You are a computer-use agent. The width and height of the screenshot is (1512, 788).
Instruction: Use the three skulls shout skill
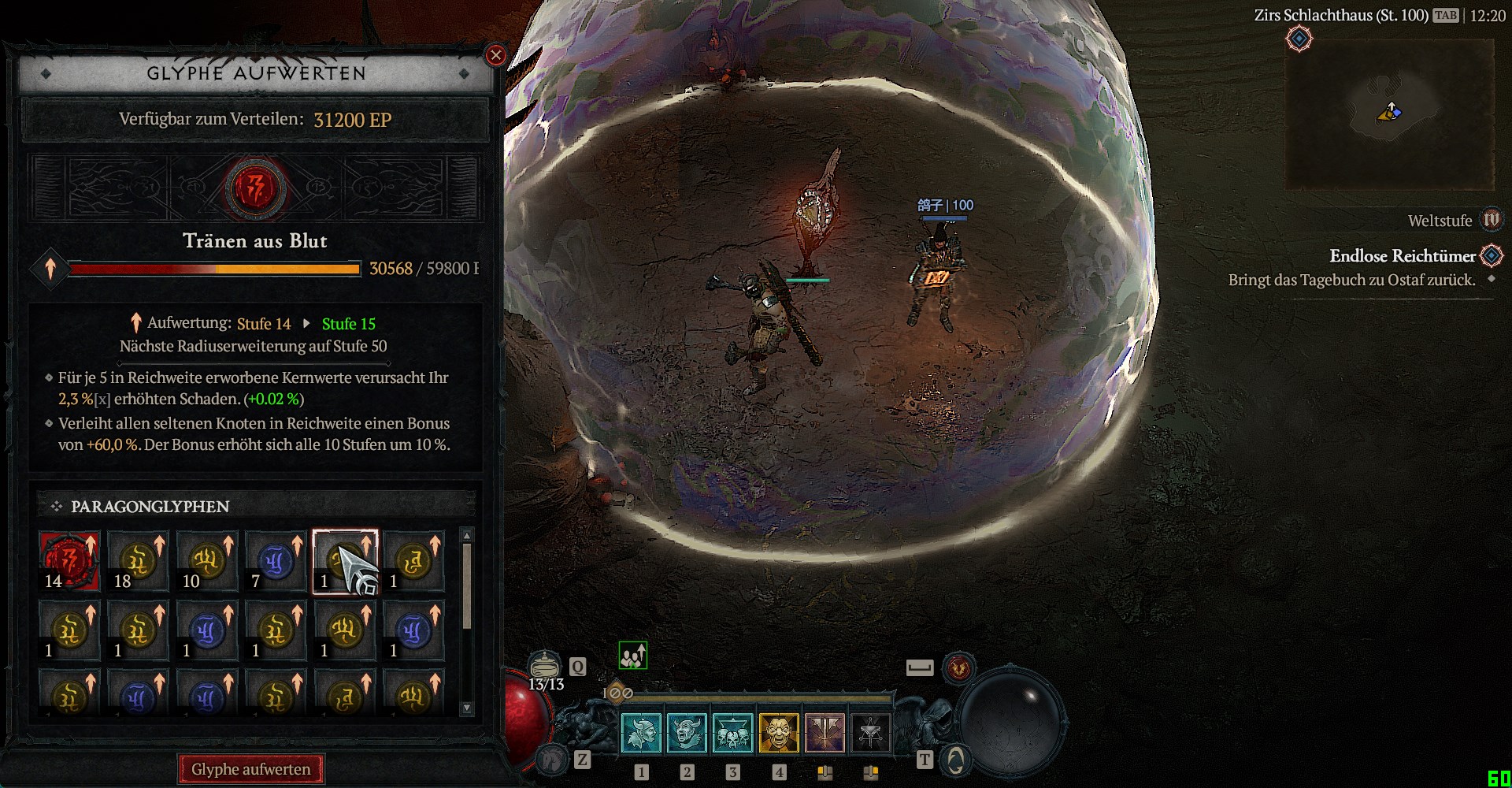pos(733,733)
